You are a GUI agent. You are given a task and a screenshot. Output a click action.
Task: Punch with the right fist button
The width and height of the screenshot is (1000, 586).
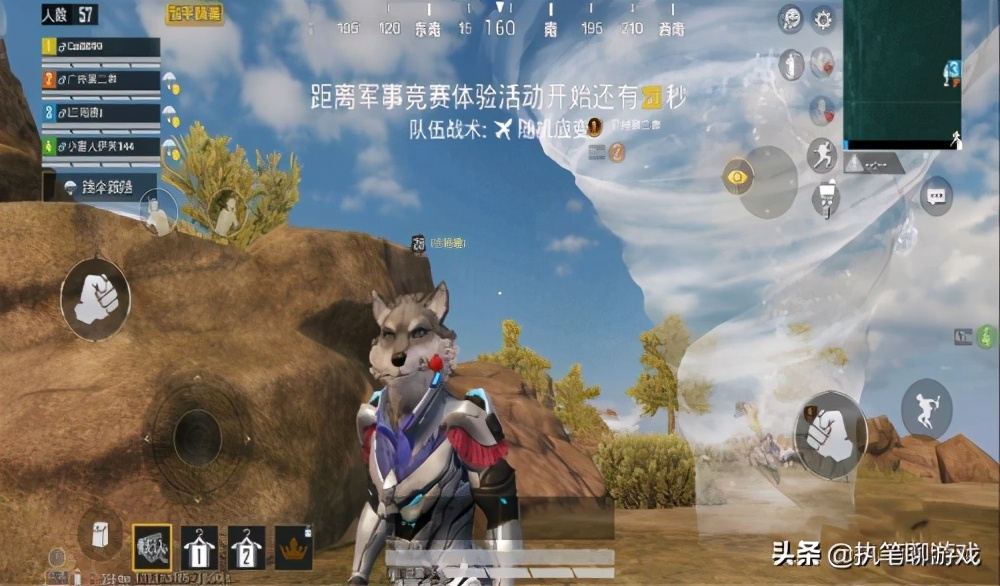(830, 434)
